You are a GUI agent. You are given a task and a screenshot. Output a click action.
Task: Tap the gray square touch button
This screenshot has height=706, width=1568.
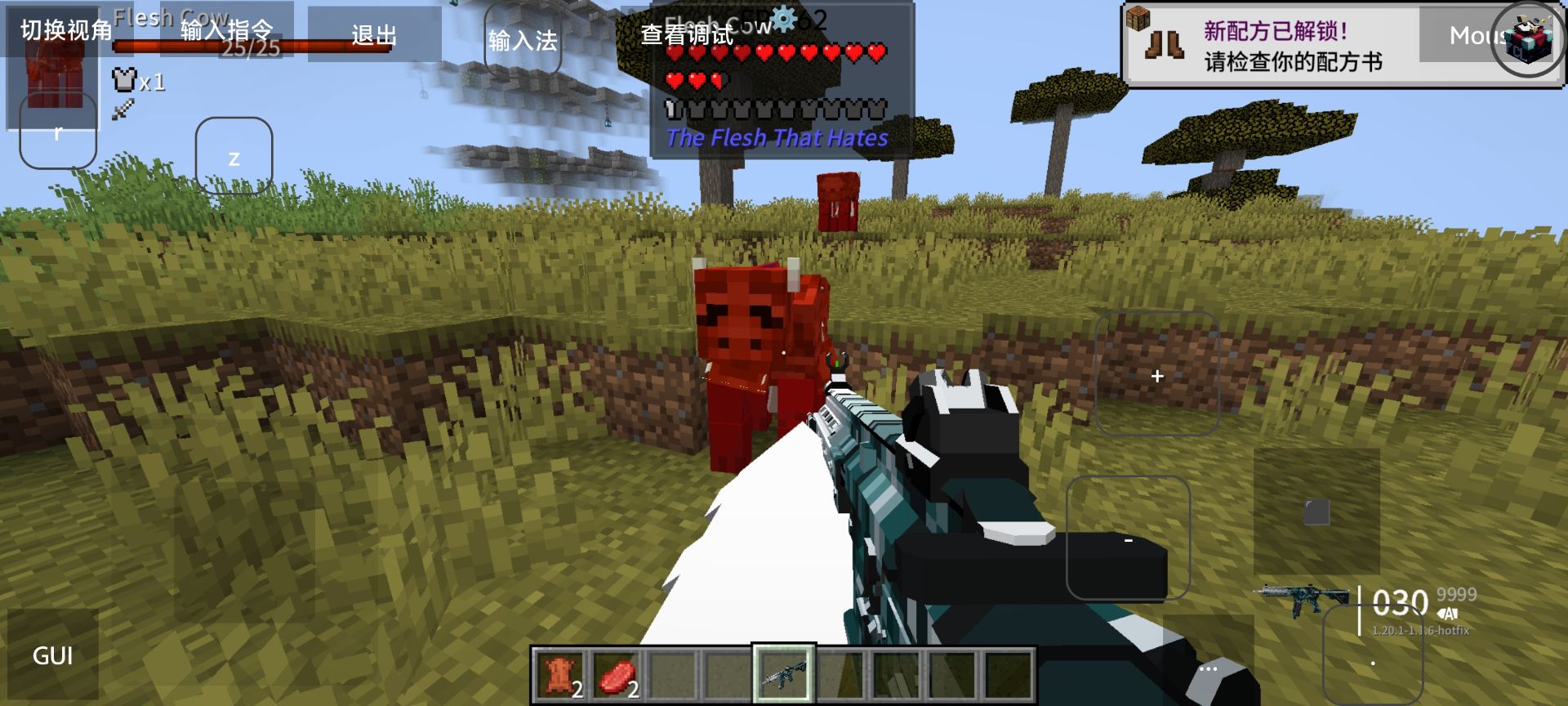click(x=1316, y=512)
